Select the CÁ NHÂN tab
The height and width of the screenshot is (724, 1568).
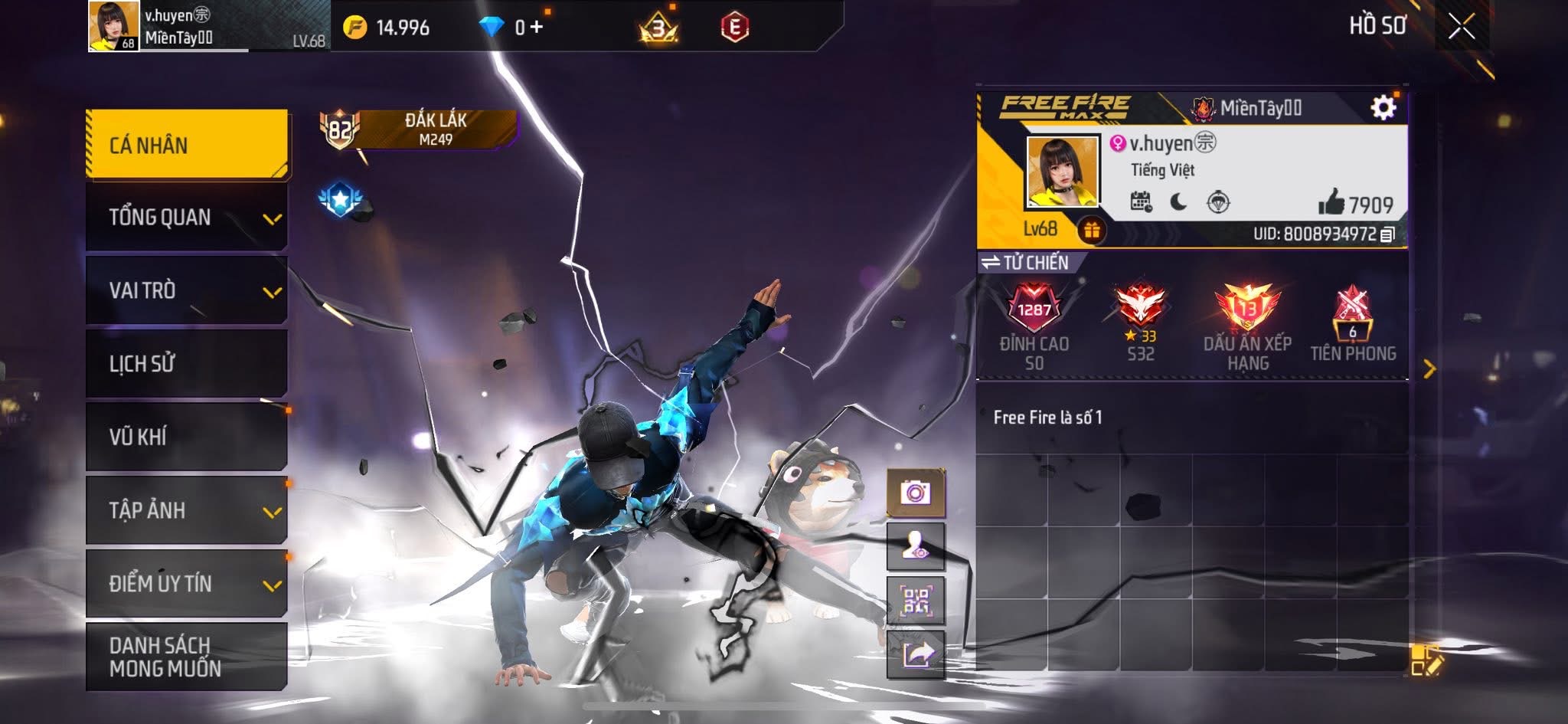pos(187,145)
